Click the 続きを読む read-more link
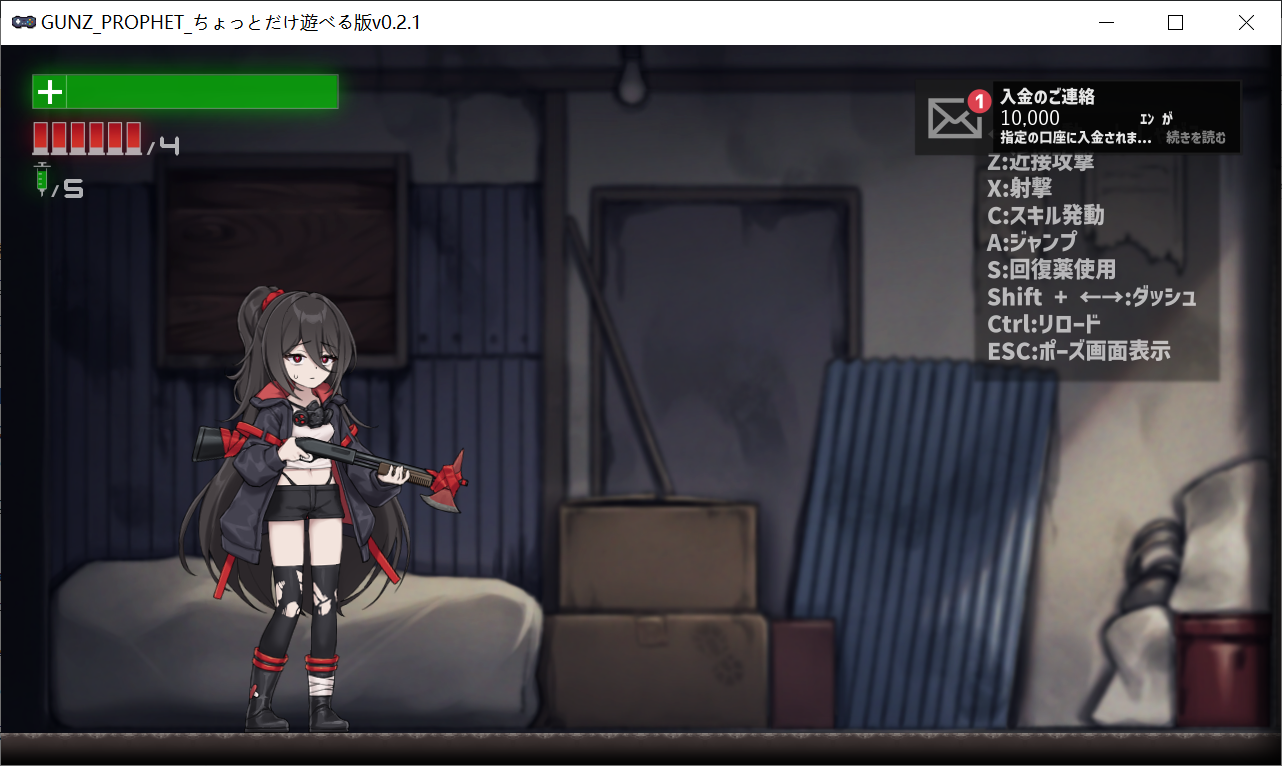This screenshot has height=766, width=1282. [x=1197, y=137]
